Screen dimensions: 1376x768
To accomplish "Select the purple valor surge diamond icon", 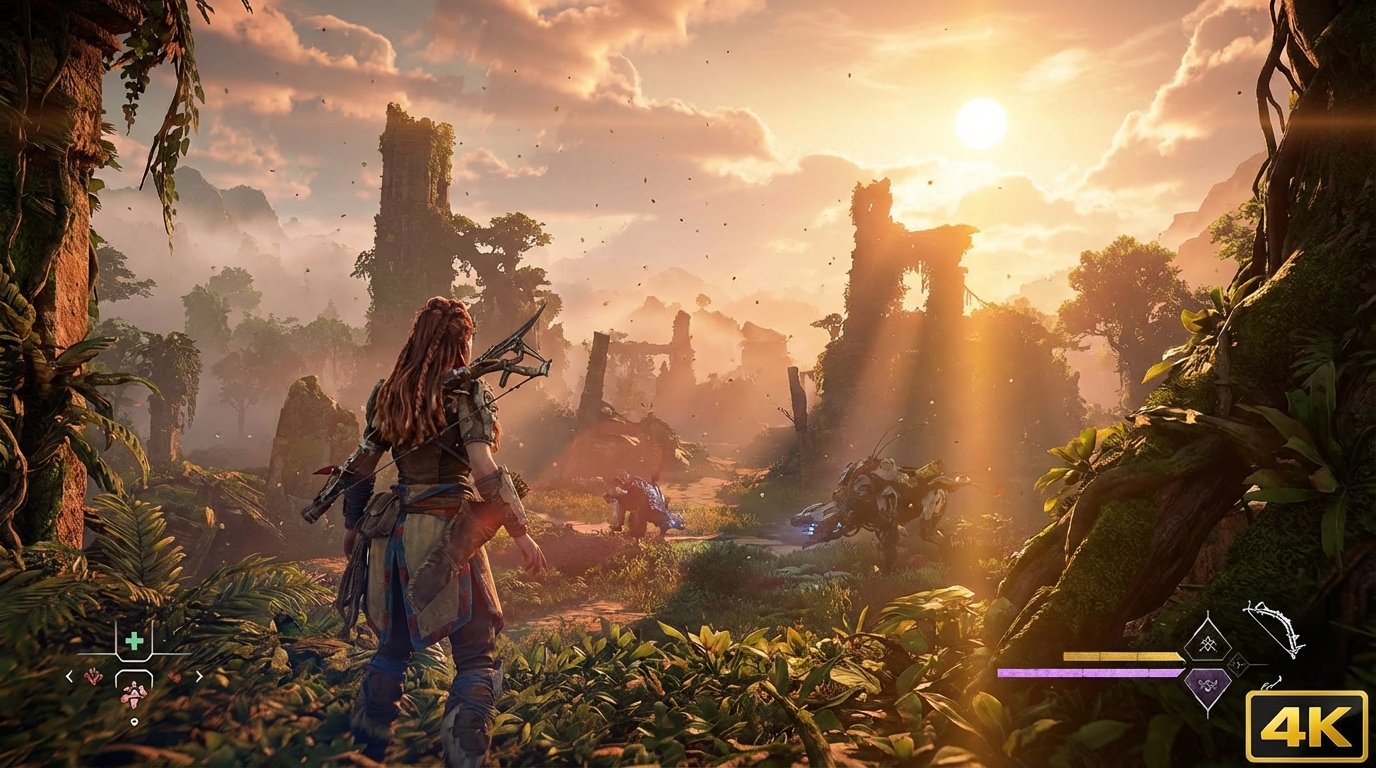I will click(x=1209, y=685).
